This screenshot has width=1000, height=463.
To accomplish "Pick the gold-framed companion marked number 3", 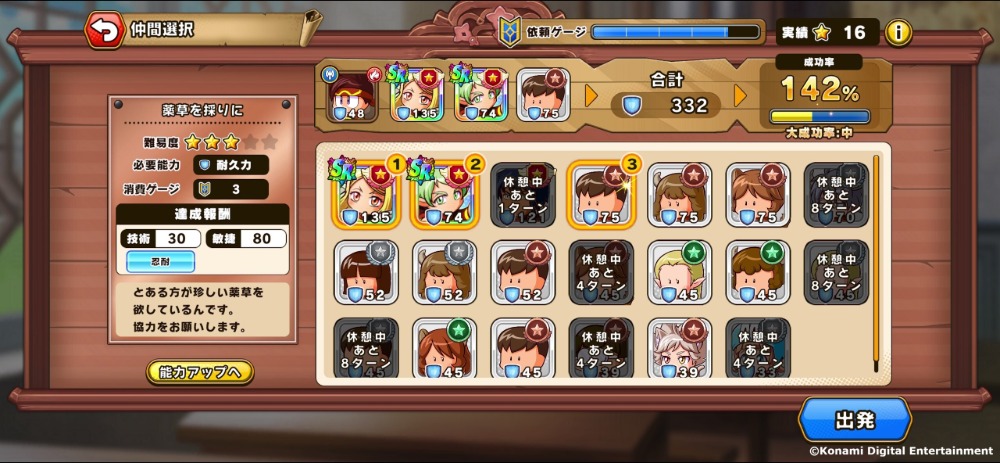I will tap(602, 194).
